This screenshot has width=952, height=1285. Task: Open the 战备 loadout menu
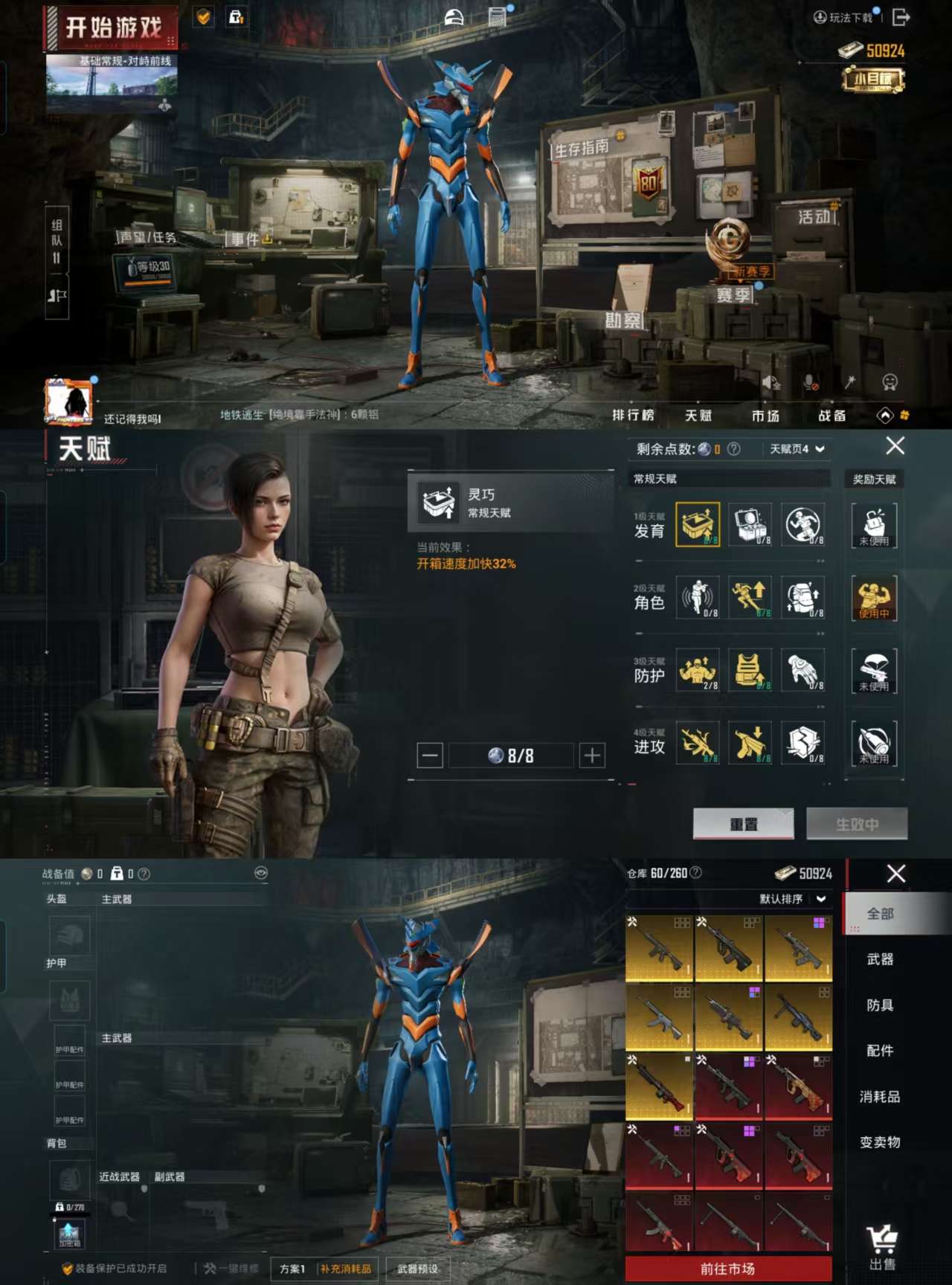(x=832, y=416)
